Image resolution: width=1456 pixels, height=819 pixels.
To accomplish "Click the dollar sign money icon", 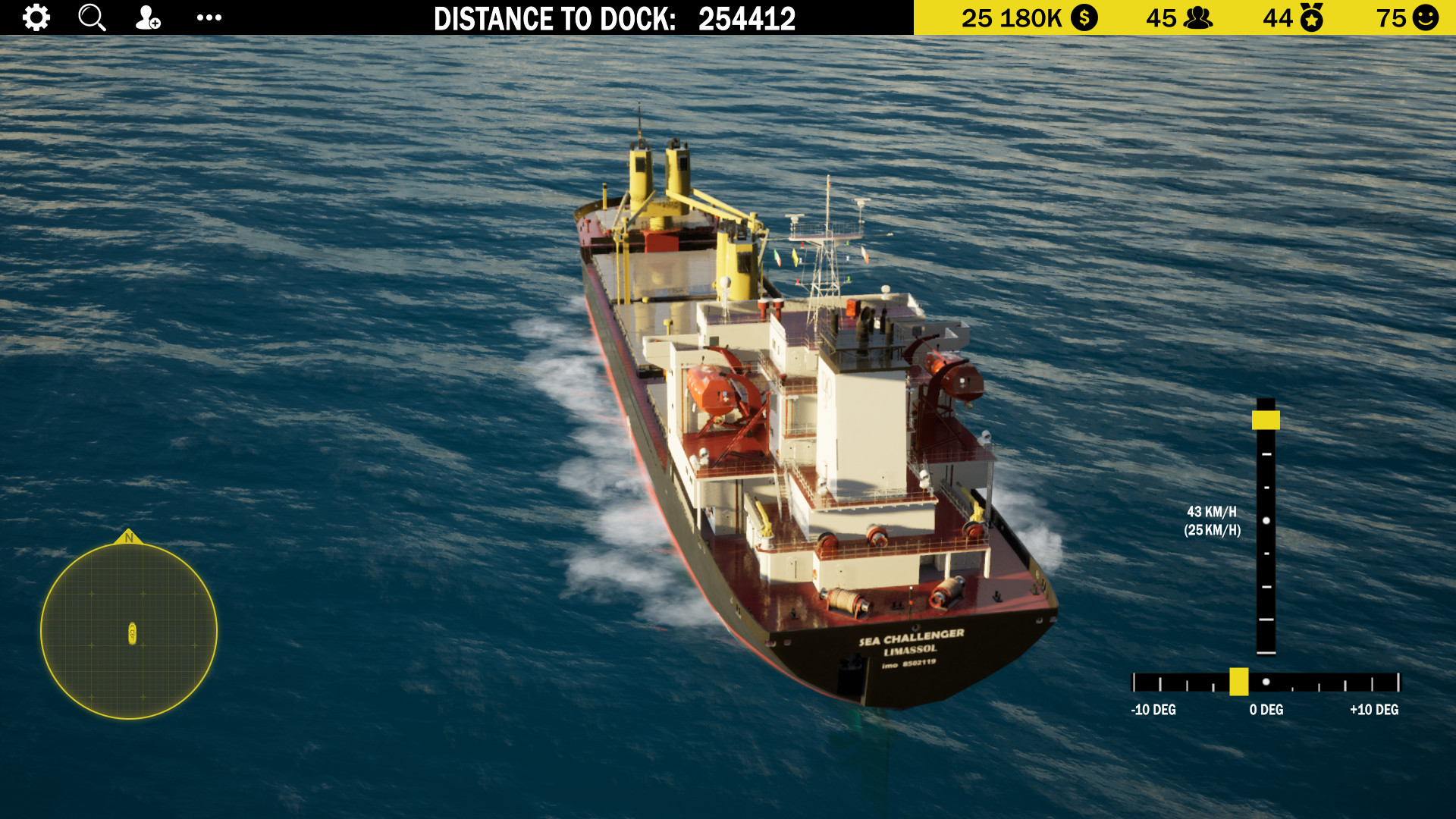I will click(1083, 17).
